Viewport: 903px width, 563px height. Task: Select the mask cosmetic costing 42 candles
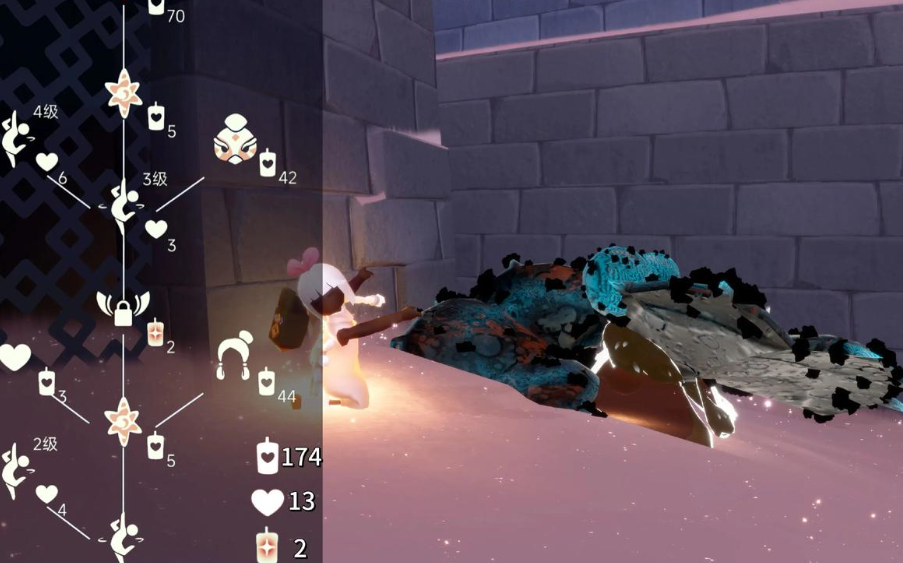[235, 143]
